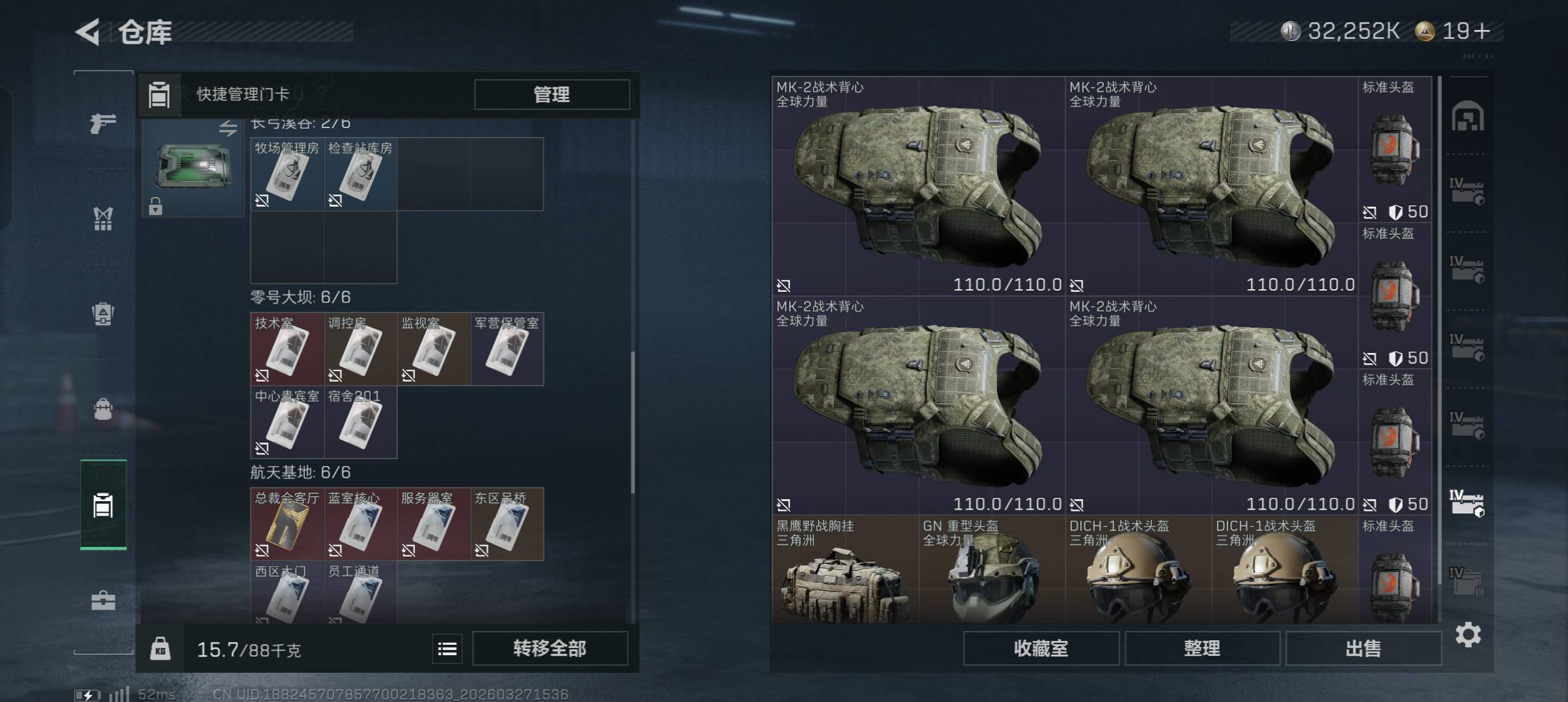Open the 收藏室 collection room
The image size is (1568, 702).
[1040, 648]
